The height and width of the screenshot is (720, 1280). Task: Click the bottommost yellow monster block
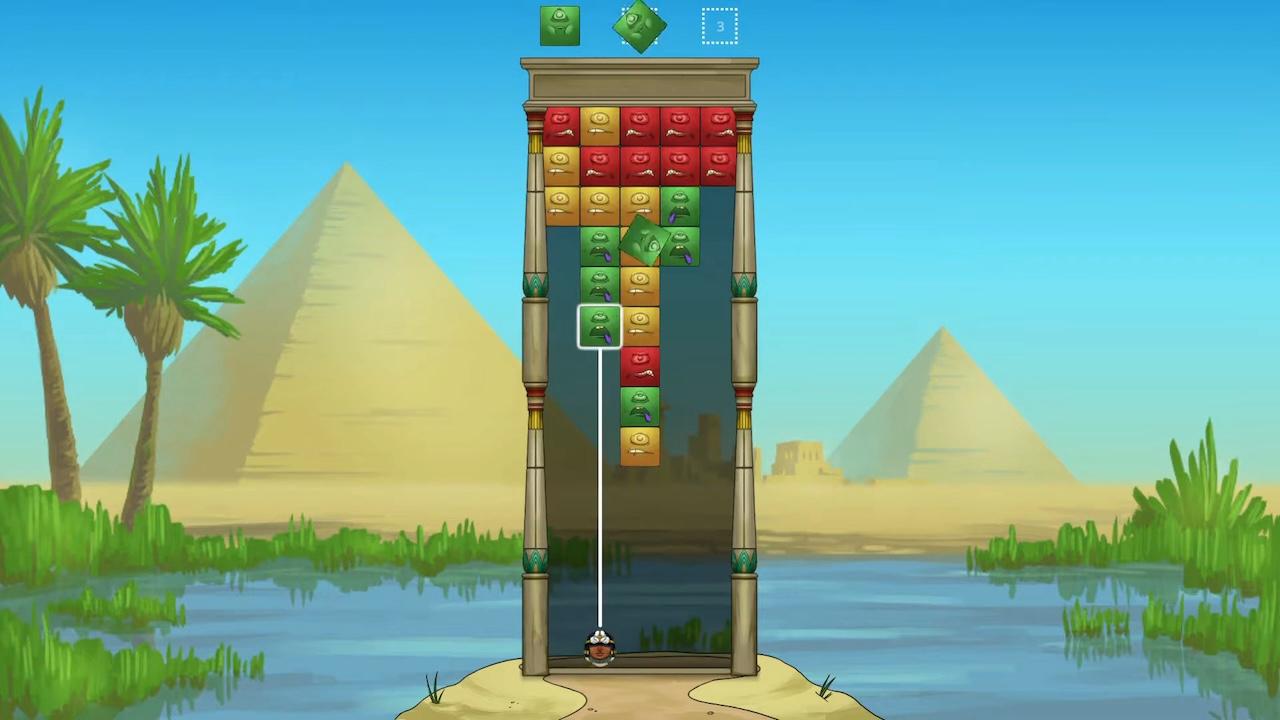point(640,443)
